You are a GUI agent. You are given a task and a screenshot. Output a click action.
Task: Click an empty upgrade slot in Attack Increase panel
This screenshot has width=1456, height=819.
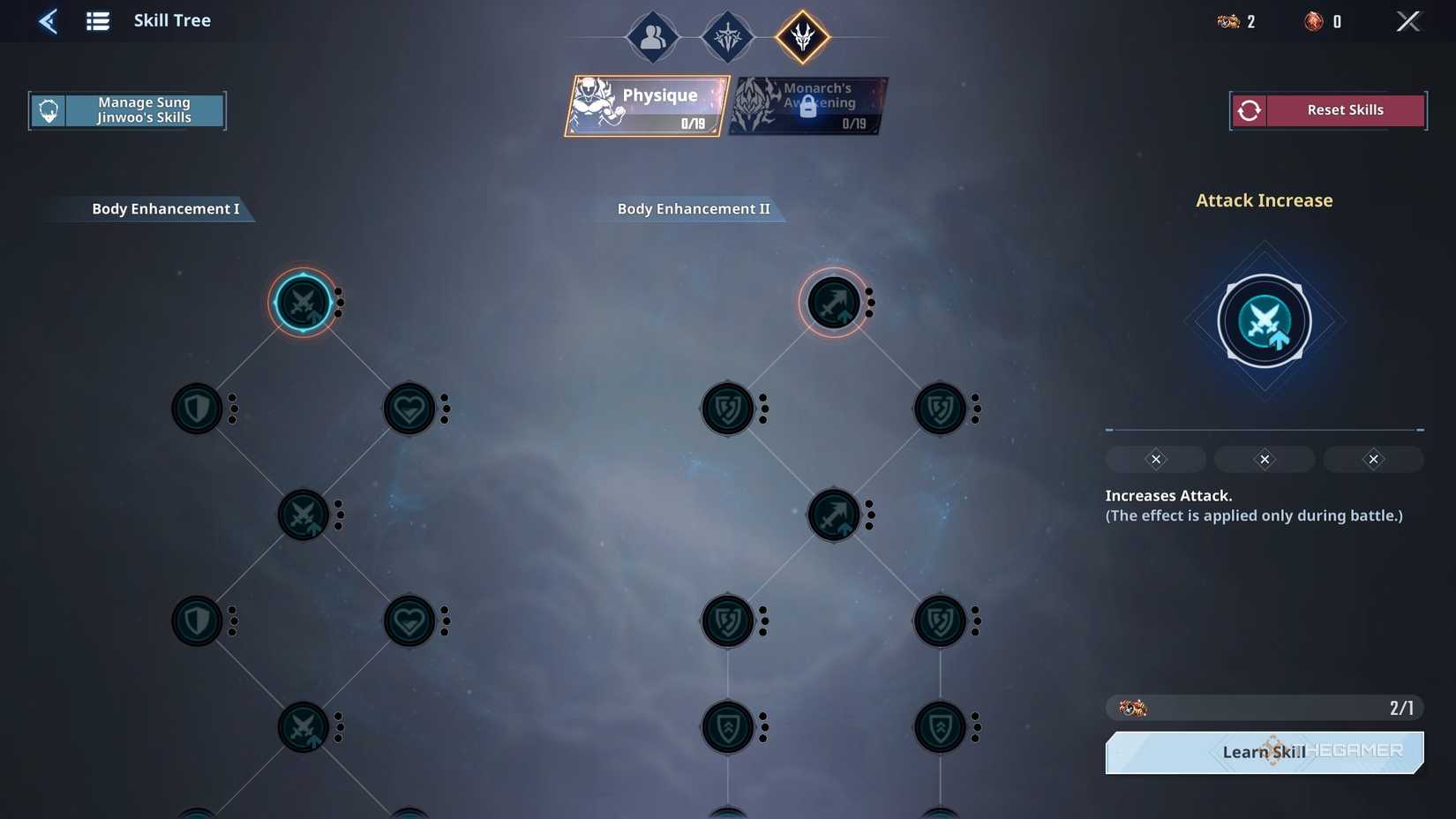pyautogui.click(x=1155, y=459)
